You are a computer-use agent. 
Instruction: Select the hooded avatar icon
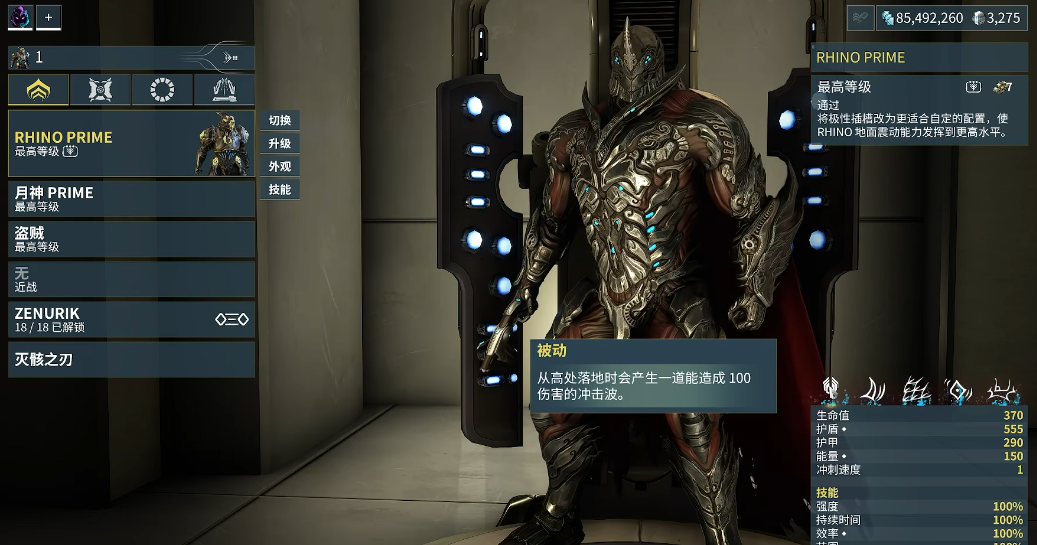click(x=20, y=17)
